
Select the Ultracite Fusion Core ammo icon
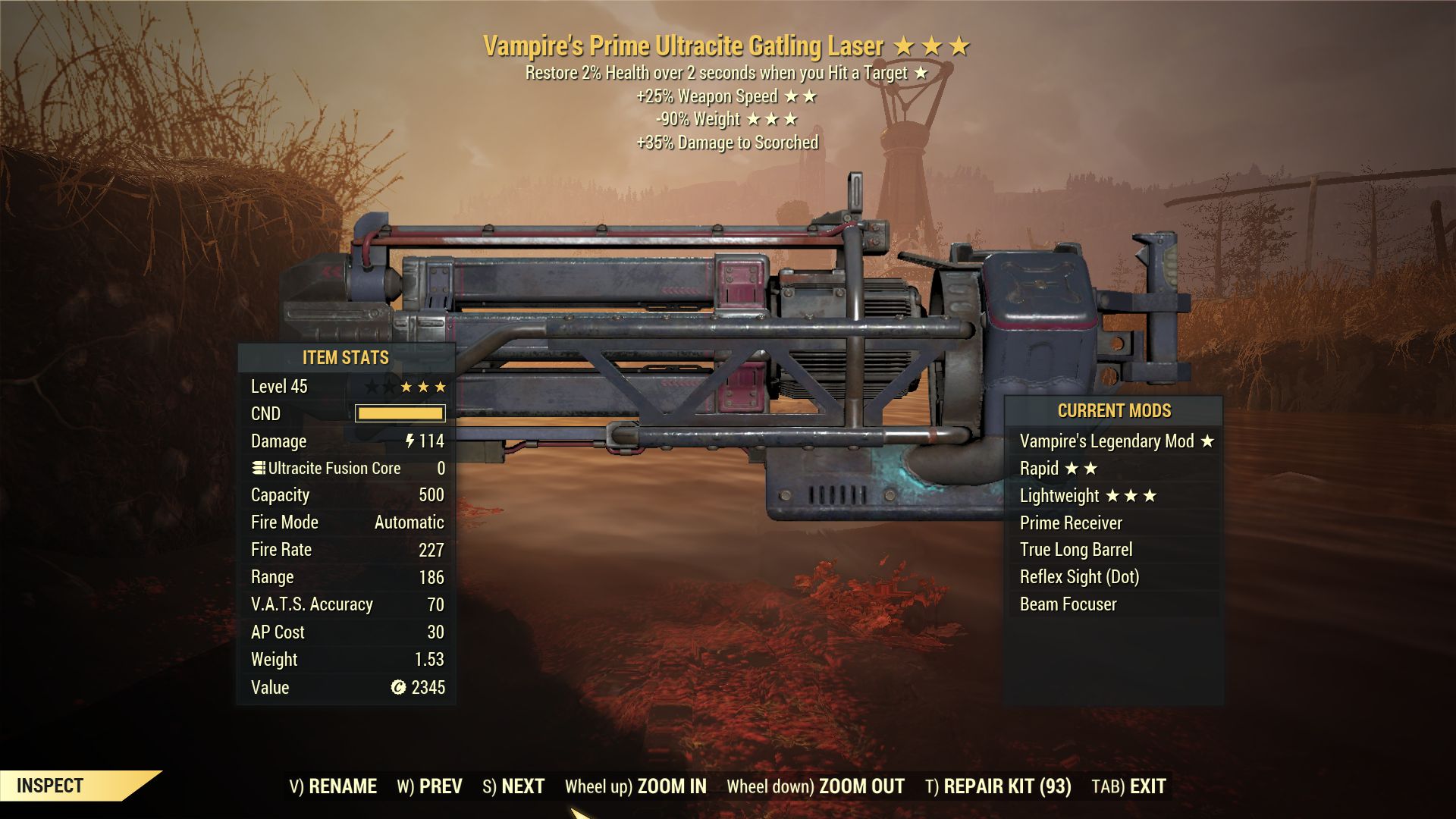(x=258, y=468)
